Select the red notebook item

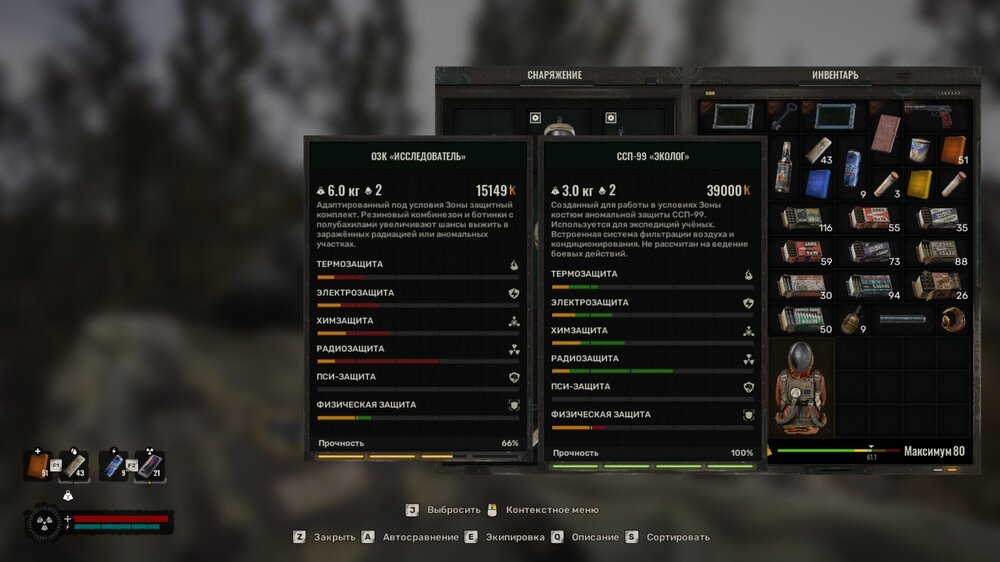886,133
